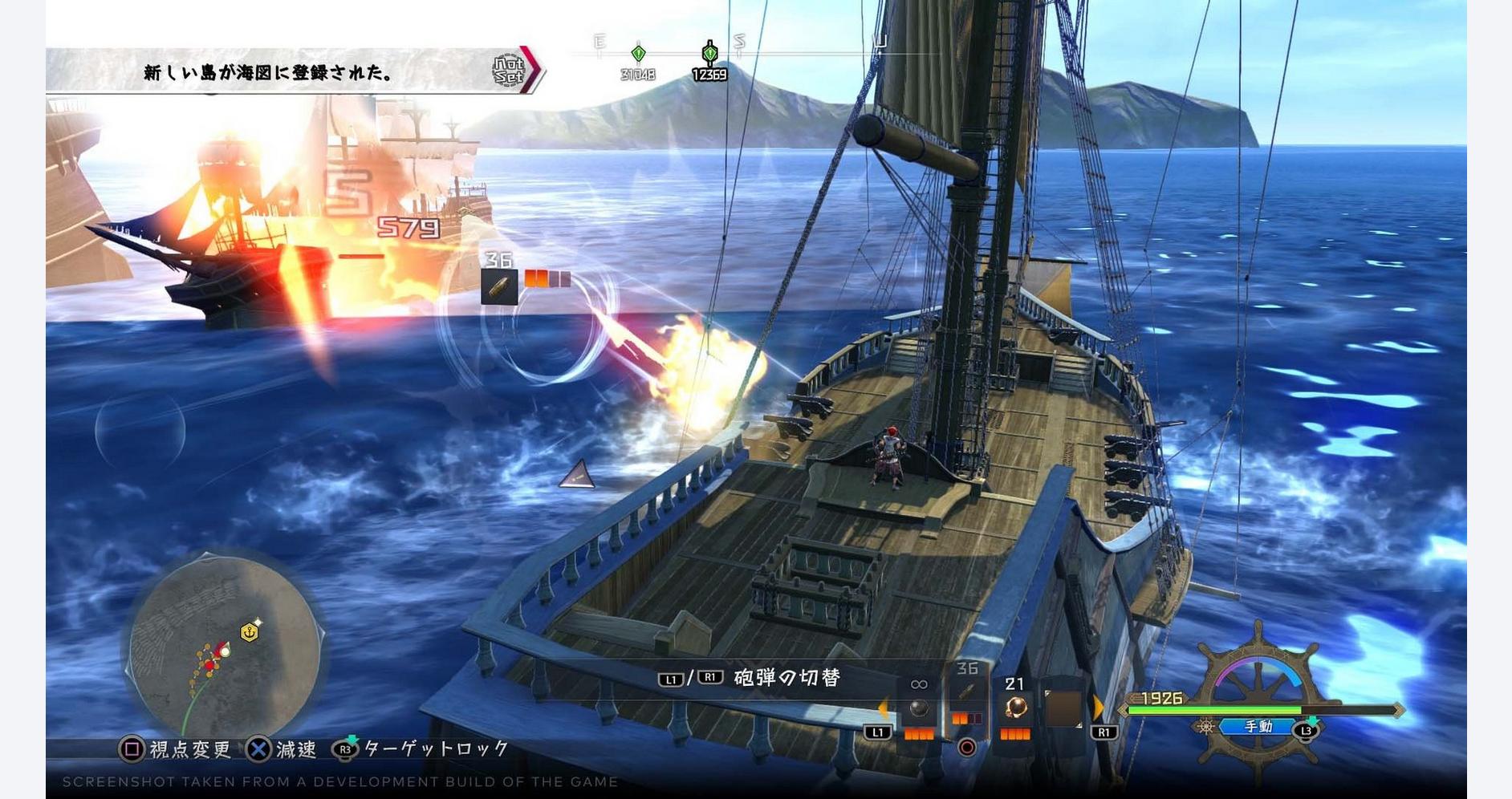The height and width of the screenshot is (799, 1512).
Task: Select the infinite standard cannonball slot
Action: [x=919, y=709]
